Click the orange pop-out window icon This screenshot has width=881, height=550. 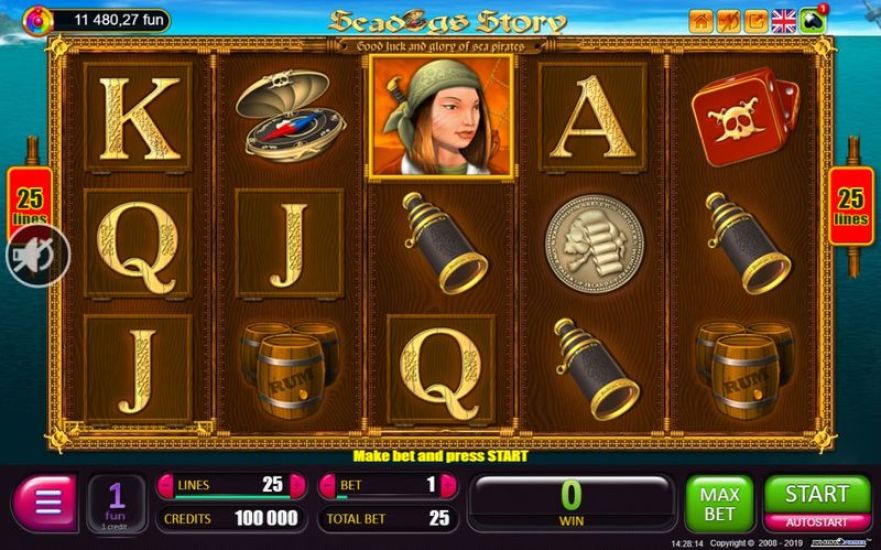(x=756, y=20)
